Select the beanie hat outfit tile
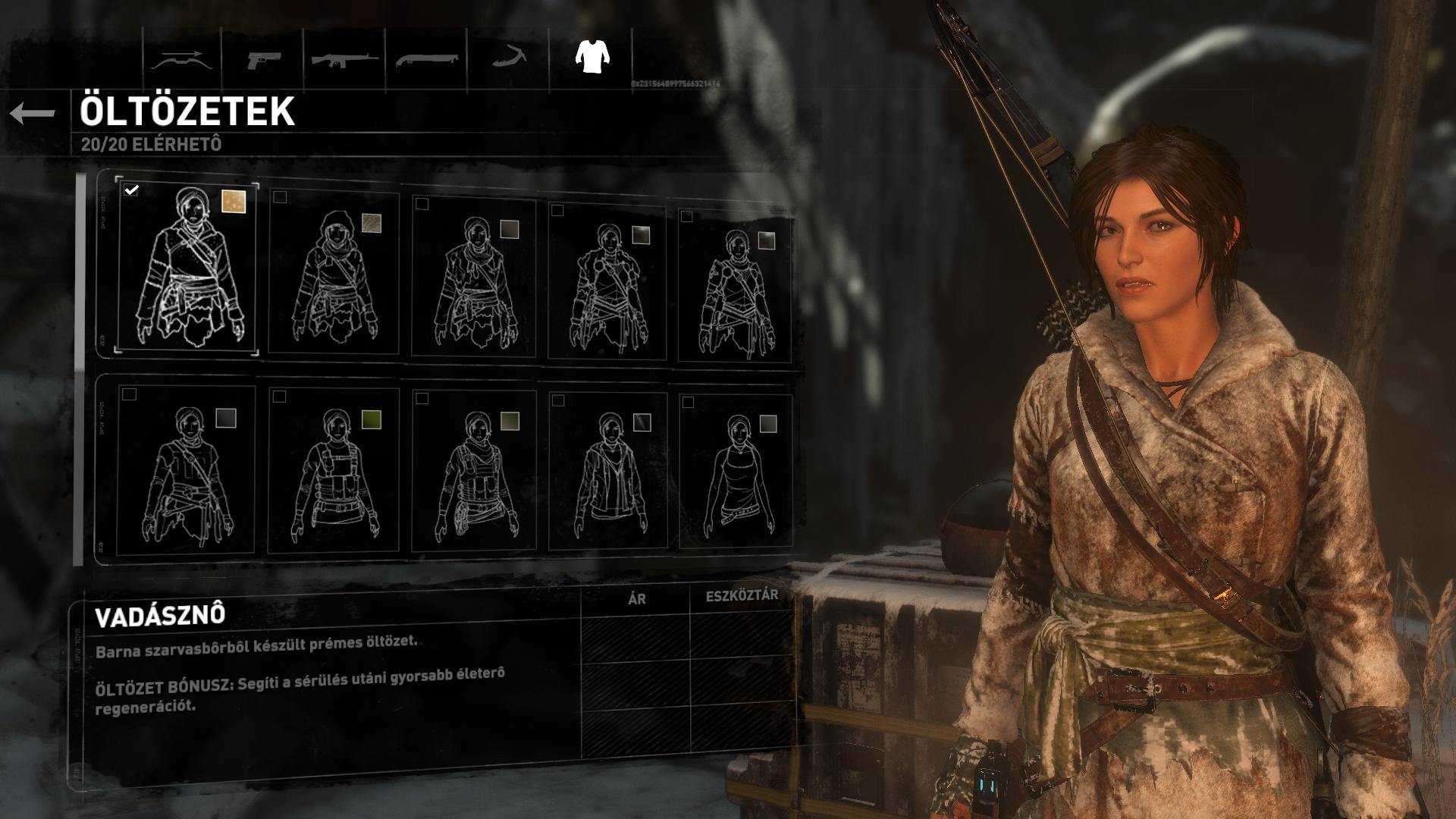Image resolution: width=1456 pixels, height=819 pixels. [x=334, y=273]
